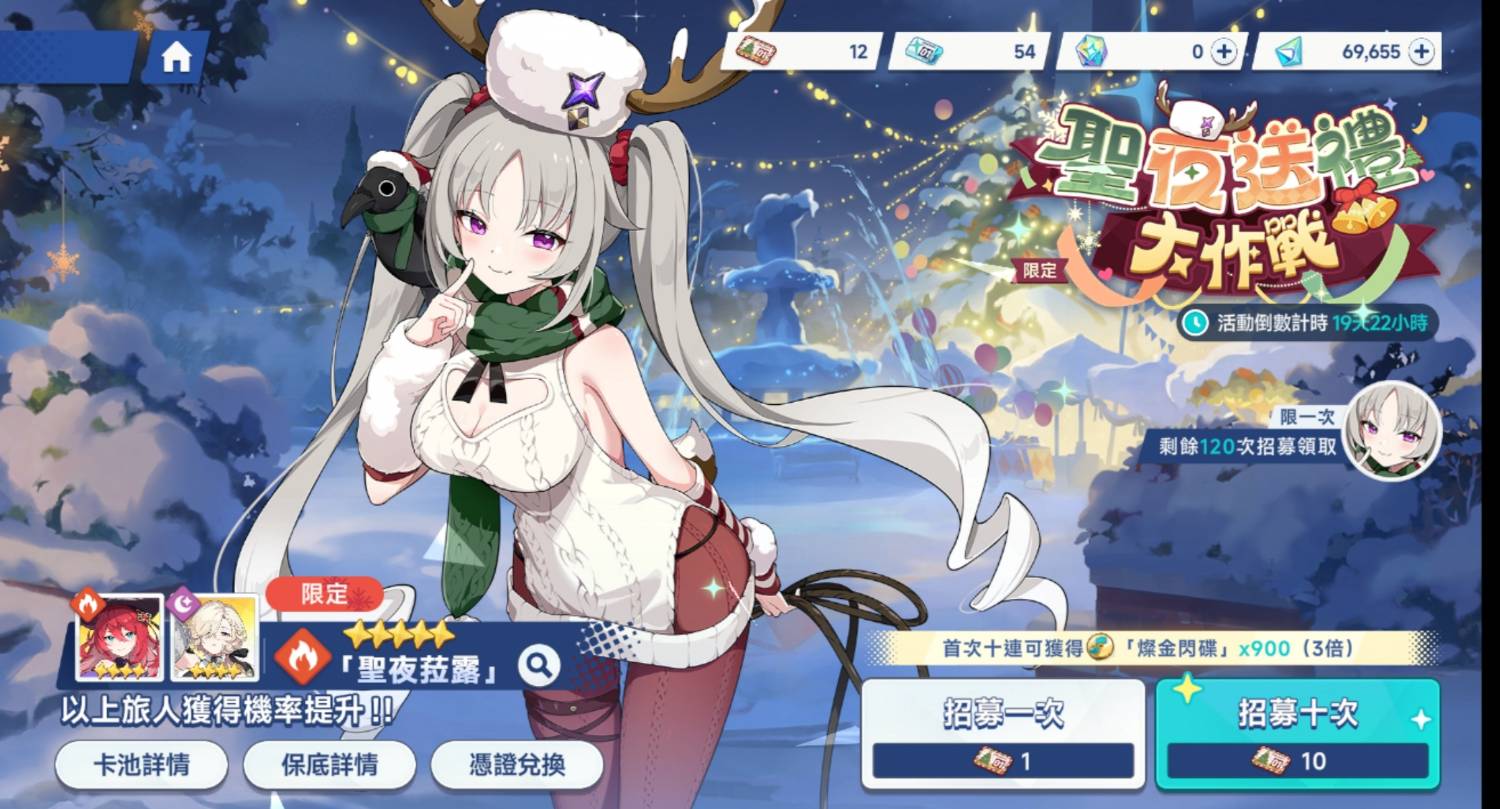Inspect 聖夜菈露 with the magnifier icon
This screenshot has height=809, width=1500.
(x=539, y=662)
